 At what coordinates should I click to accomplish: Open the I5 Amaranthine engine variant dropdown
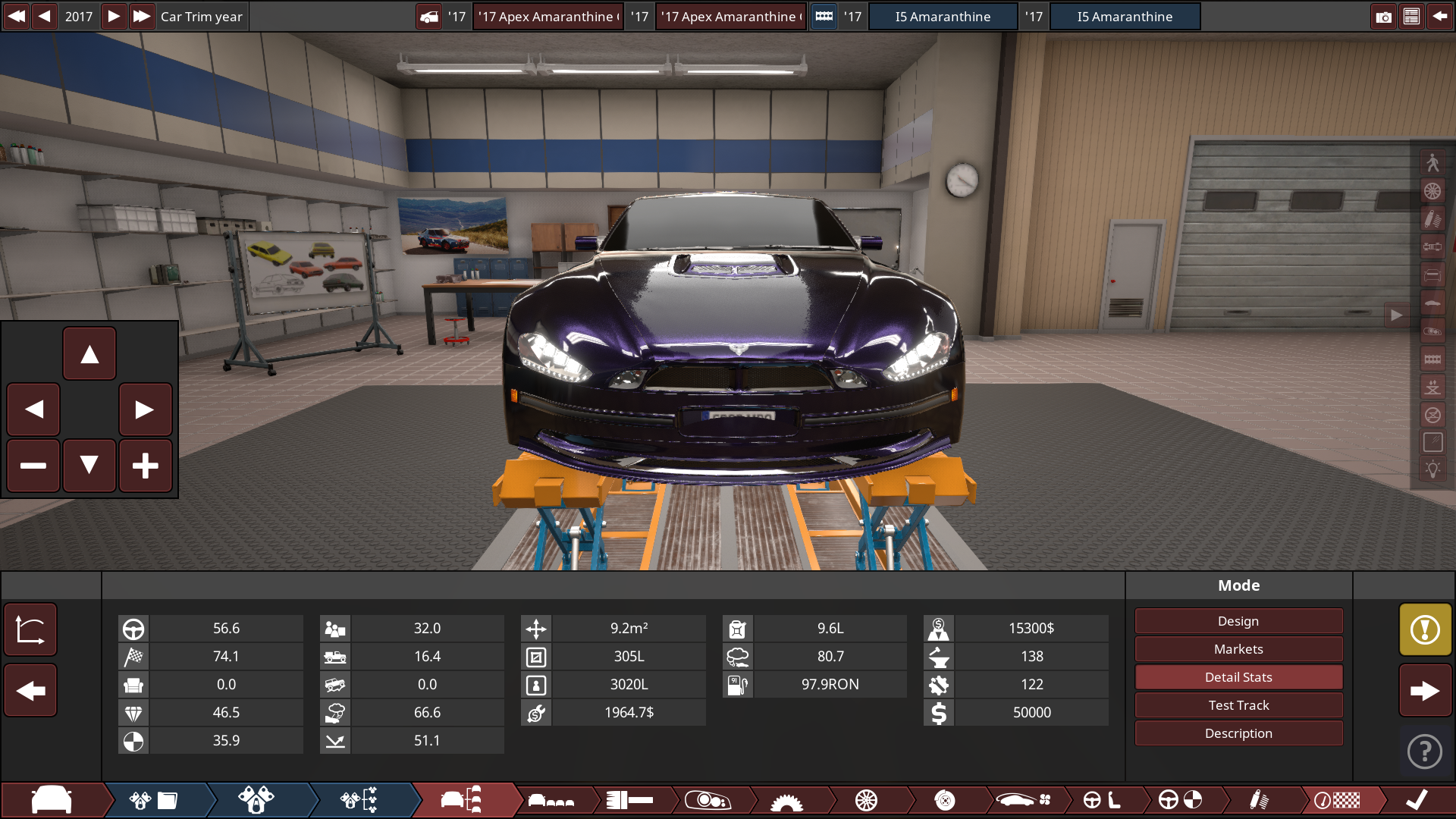(x=944, y=16)
